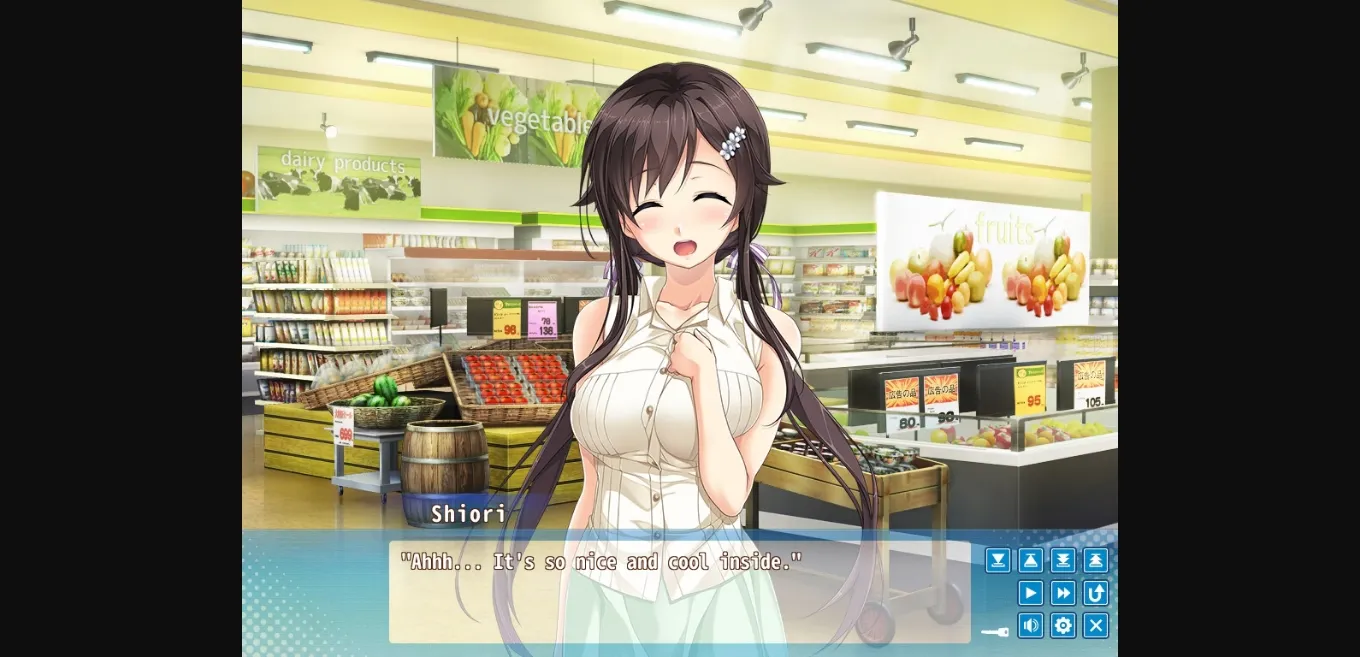The height and width of the screenshot is (657, 1360).
Task: Click the small key icon
Action: [x=995, y=632]
